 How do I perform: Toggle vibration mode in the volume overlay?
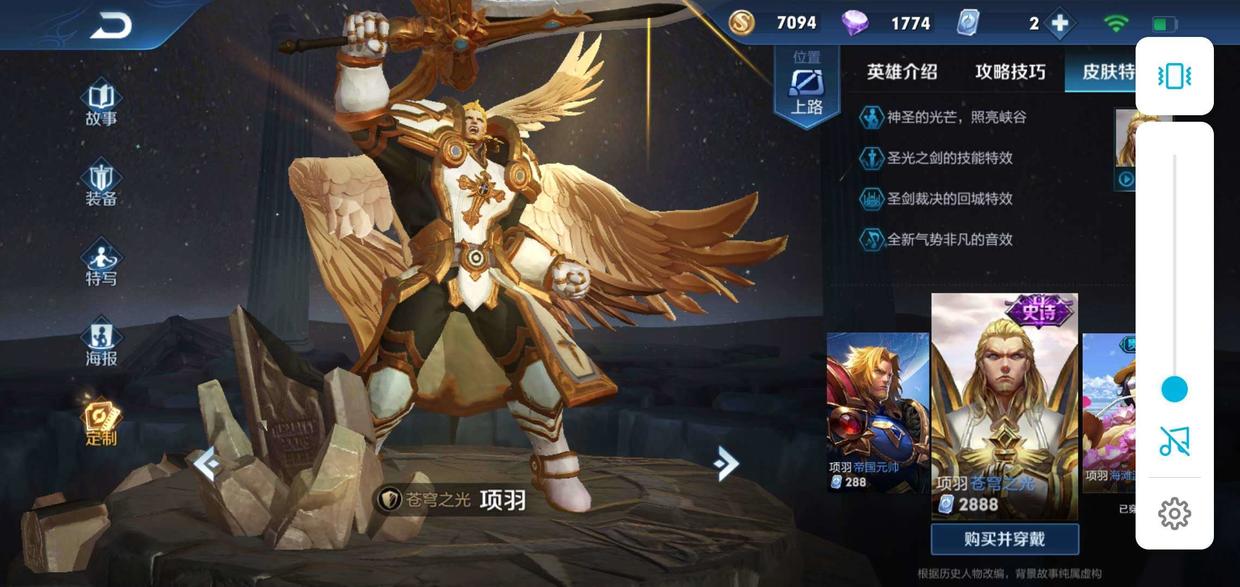click(1174, 76)
